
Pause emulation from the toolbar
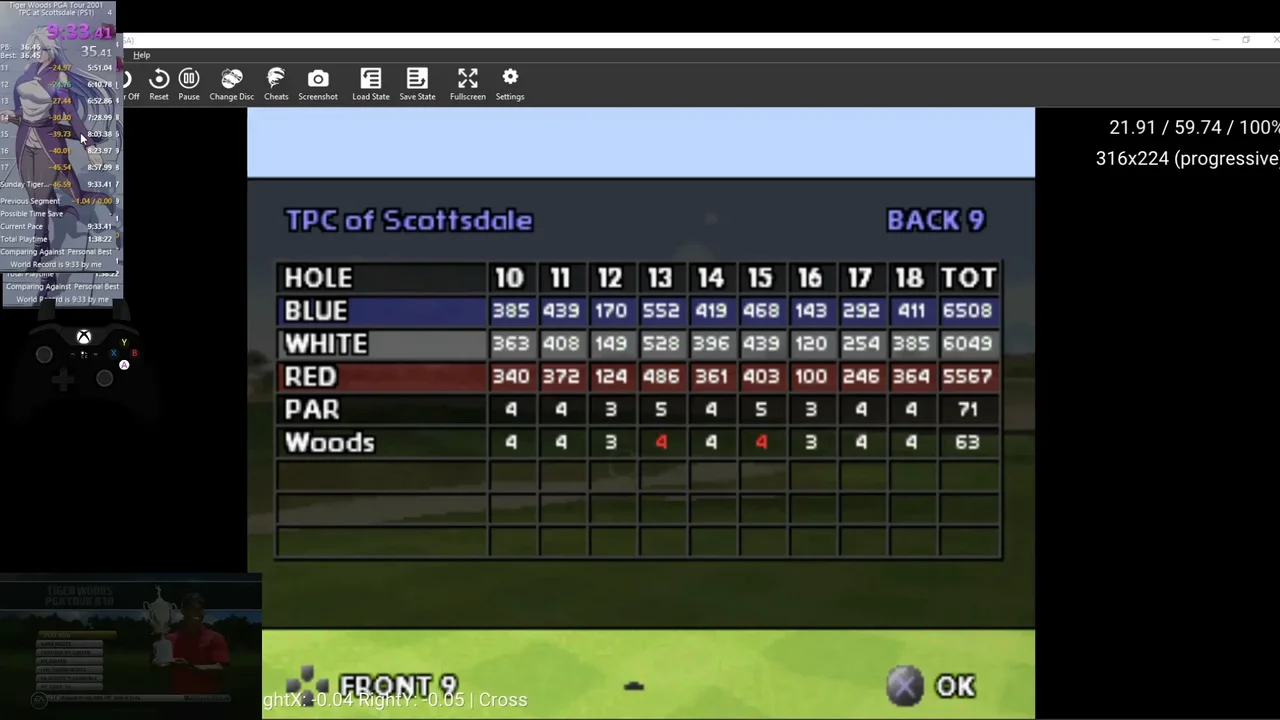click(x=189, y=84)
